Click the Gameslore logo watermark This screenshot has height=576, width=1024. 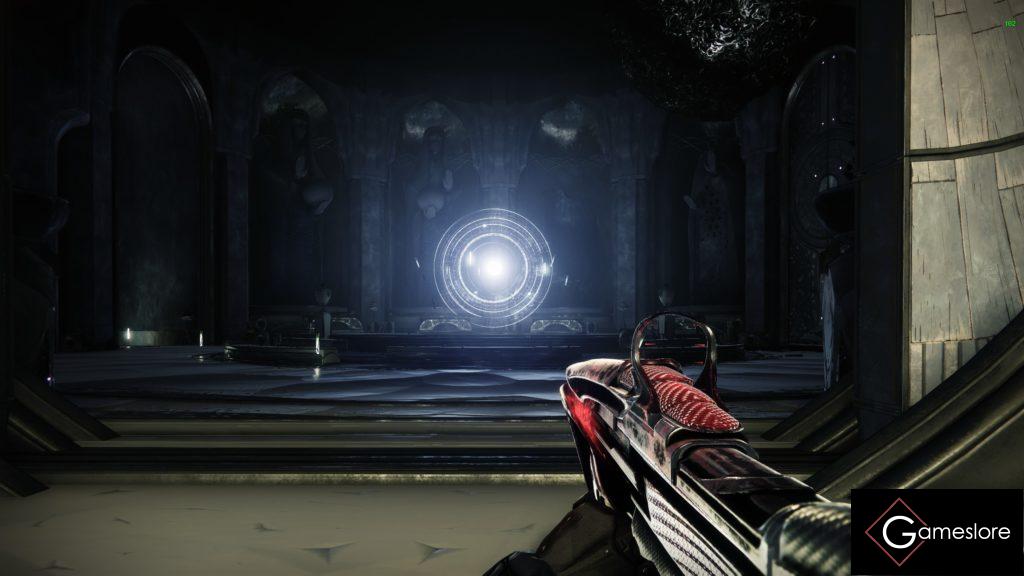click(x=936, y=532)
